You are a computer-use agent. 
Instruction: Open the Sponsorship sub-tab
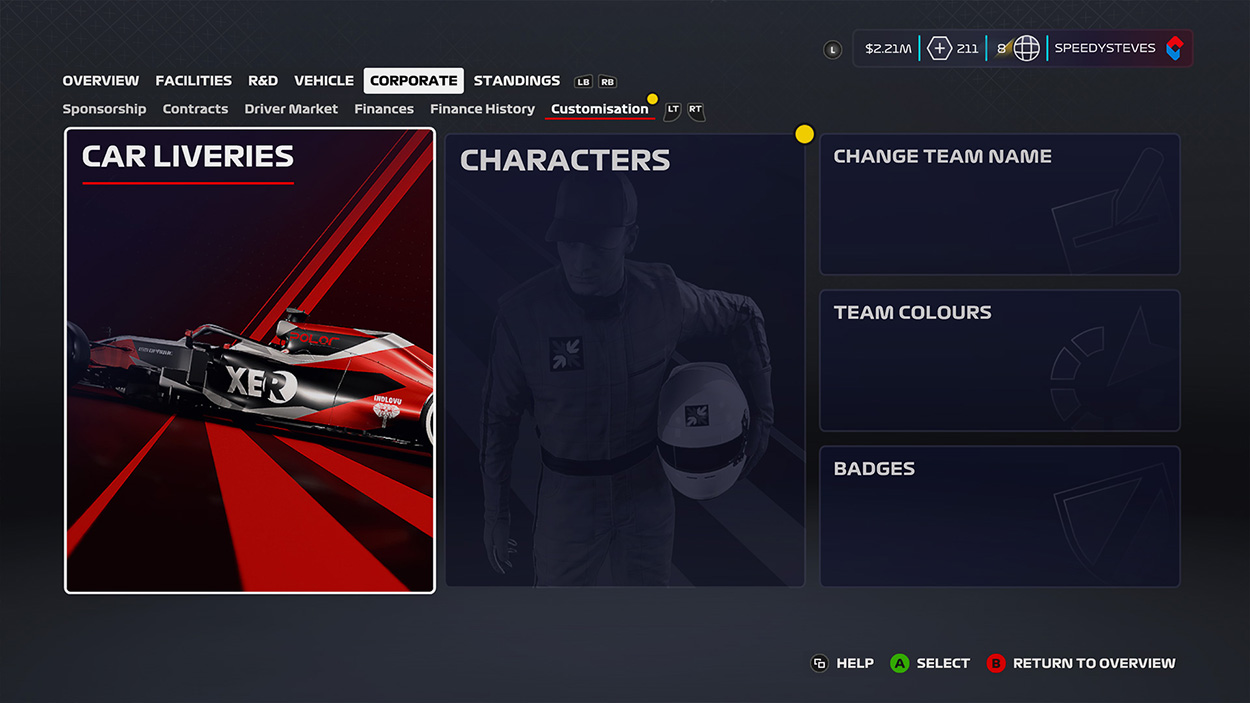pos(104,109)
